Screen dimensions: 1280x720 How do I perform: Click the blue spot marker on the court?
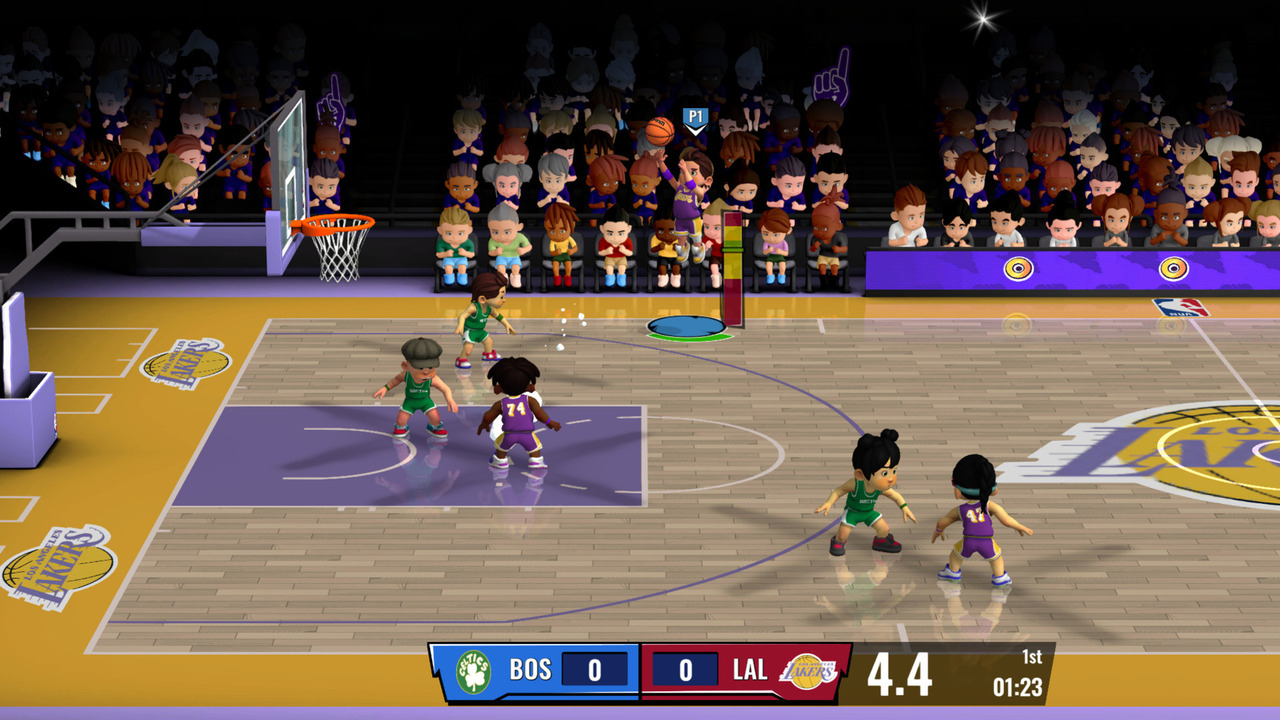pyautogui.click(x=685, y=325)
